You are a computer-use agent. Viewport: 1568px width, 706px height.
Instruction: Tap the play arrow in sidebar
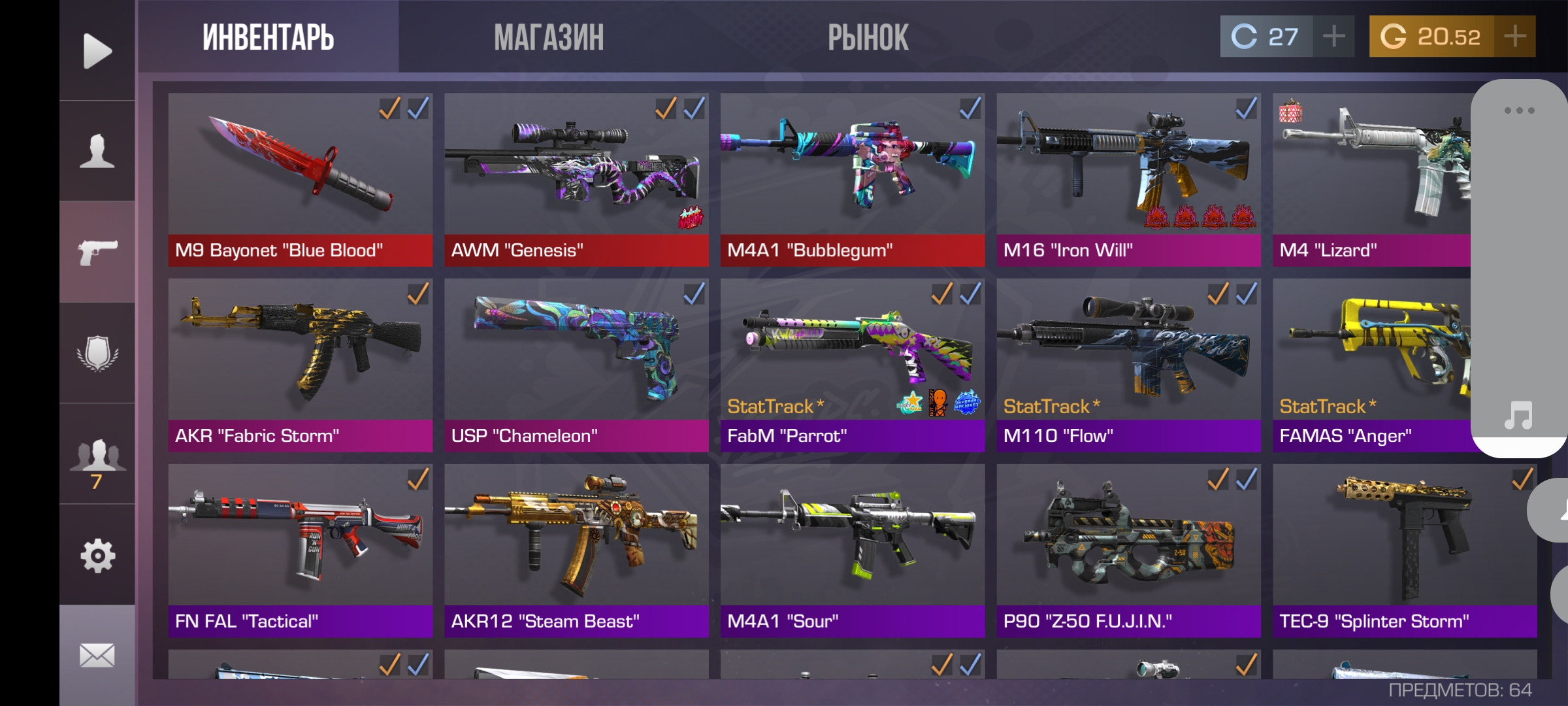click(x=97, y=50)
